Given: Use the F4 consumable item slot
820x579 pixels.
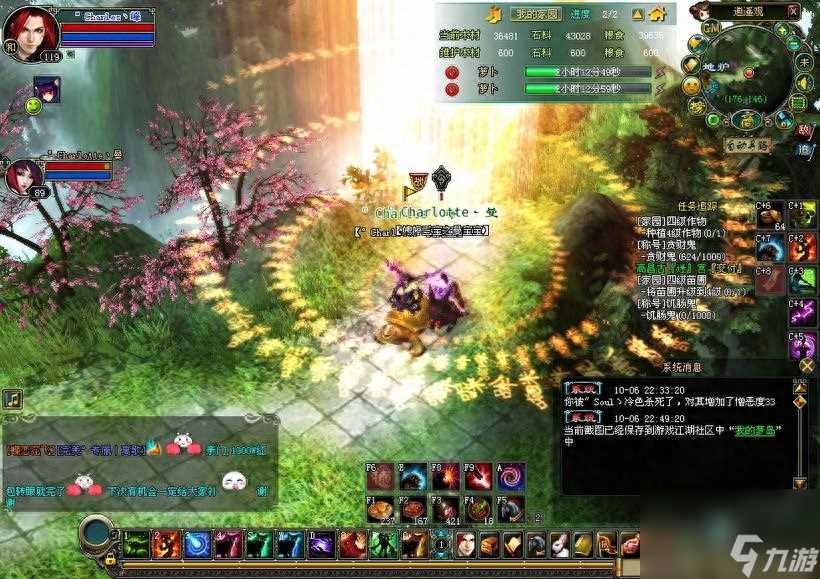Looking at the screenshot, I should click(479, 509).
